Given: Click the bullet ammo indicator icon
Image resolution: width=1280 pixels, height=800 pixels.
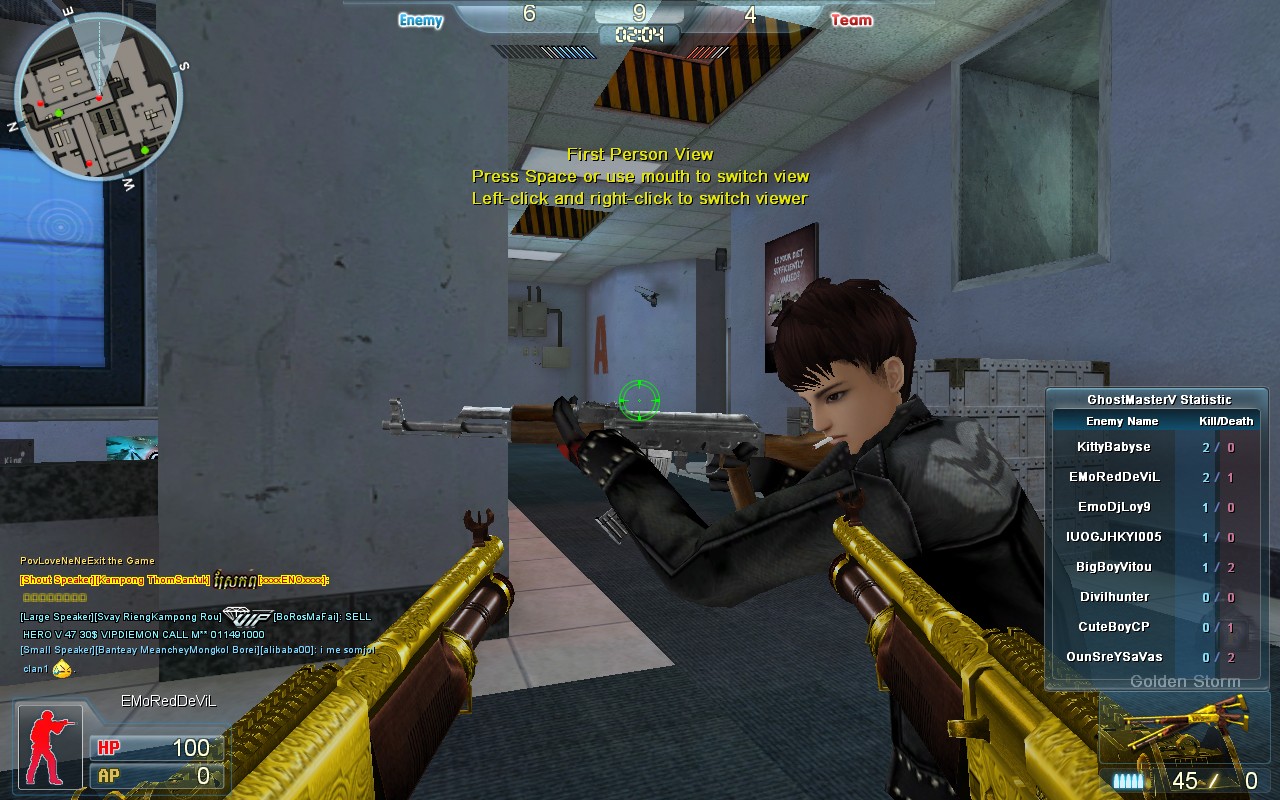Looking at the screenshot, I should point(1128,782).
